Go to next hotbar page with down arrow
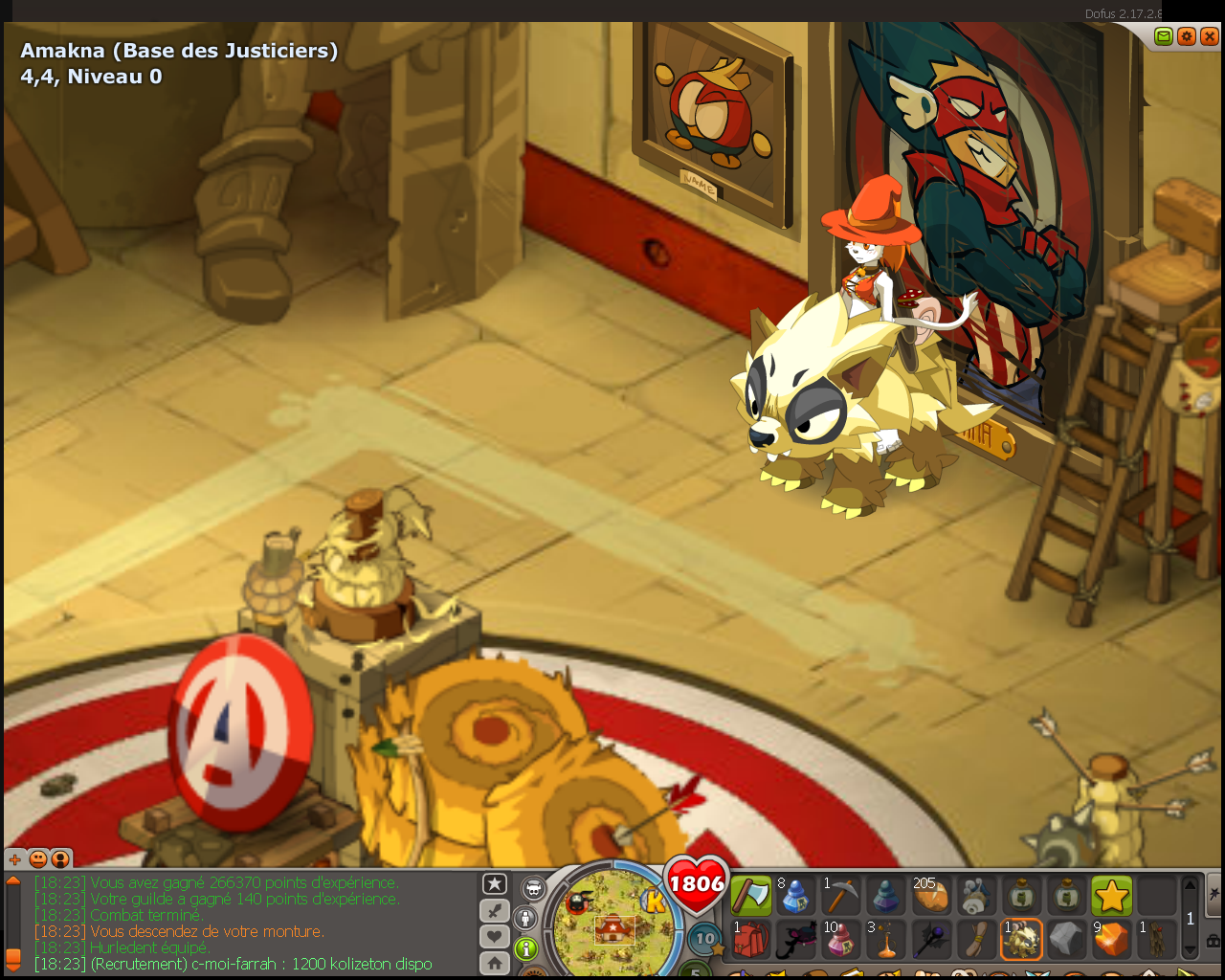This screenshot has height=980, width=1225. 1191,950
